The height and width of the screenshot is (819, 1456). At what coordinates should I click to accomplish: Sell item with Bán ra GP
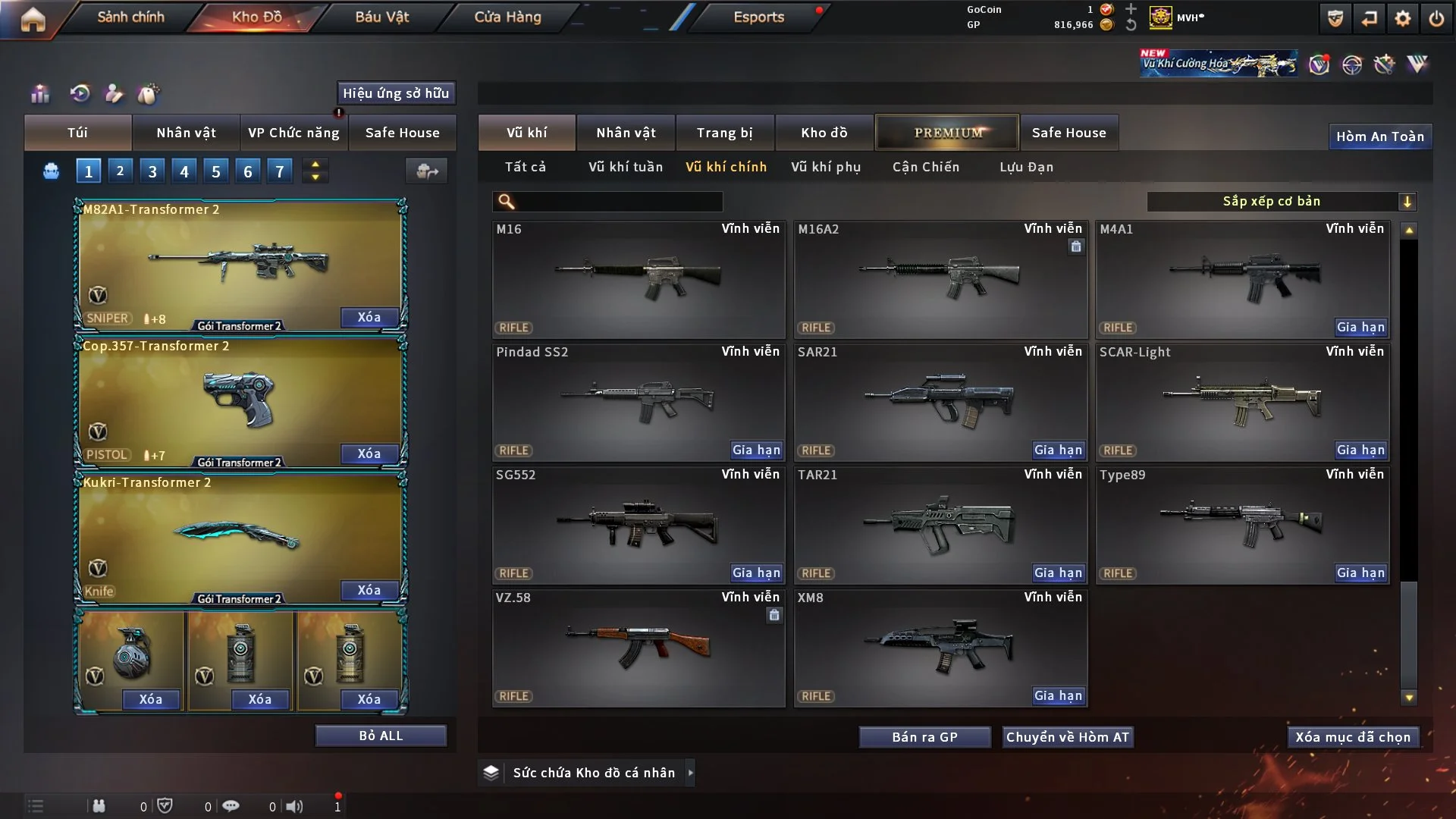pos(924,737)
